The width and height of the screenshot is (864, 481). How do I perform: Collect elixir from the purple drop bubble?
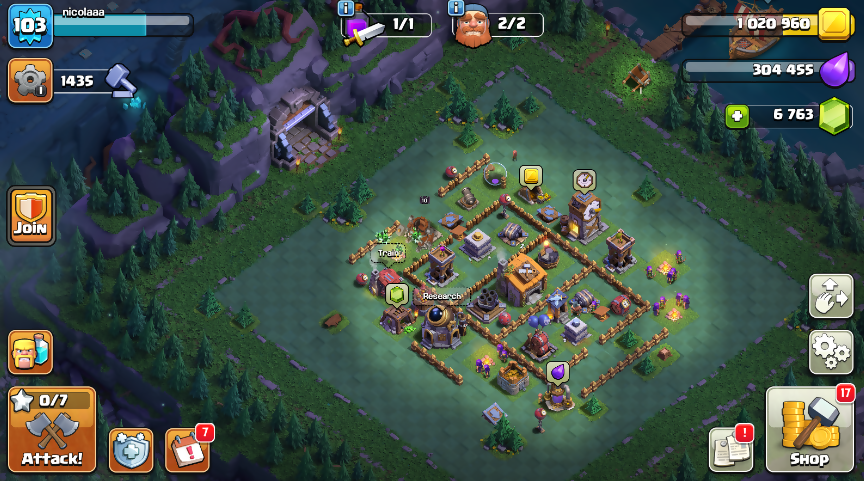pyautogui.click(x=558, y=371)
